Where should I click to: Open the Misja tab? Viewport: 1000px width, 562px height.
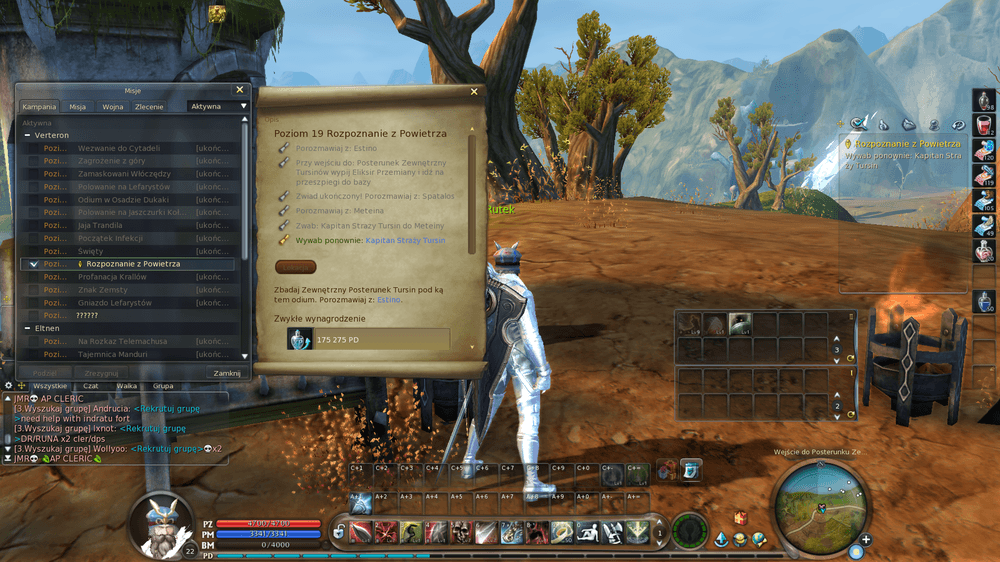point(77,106)
